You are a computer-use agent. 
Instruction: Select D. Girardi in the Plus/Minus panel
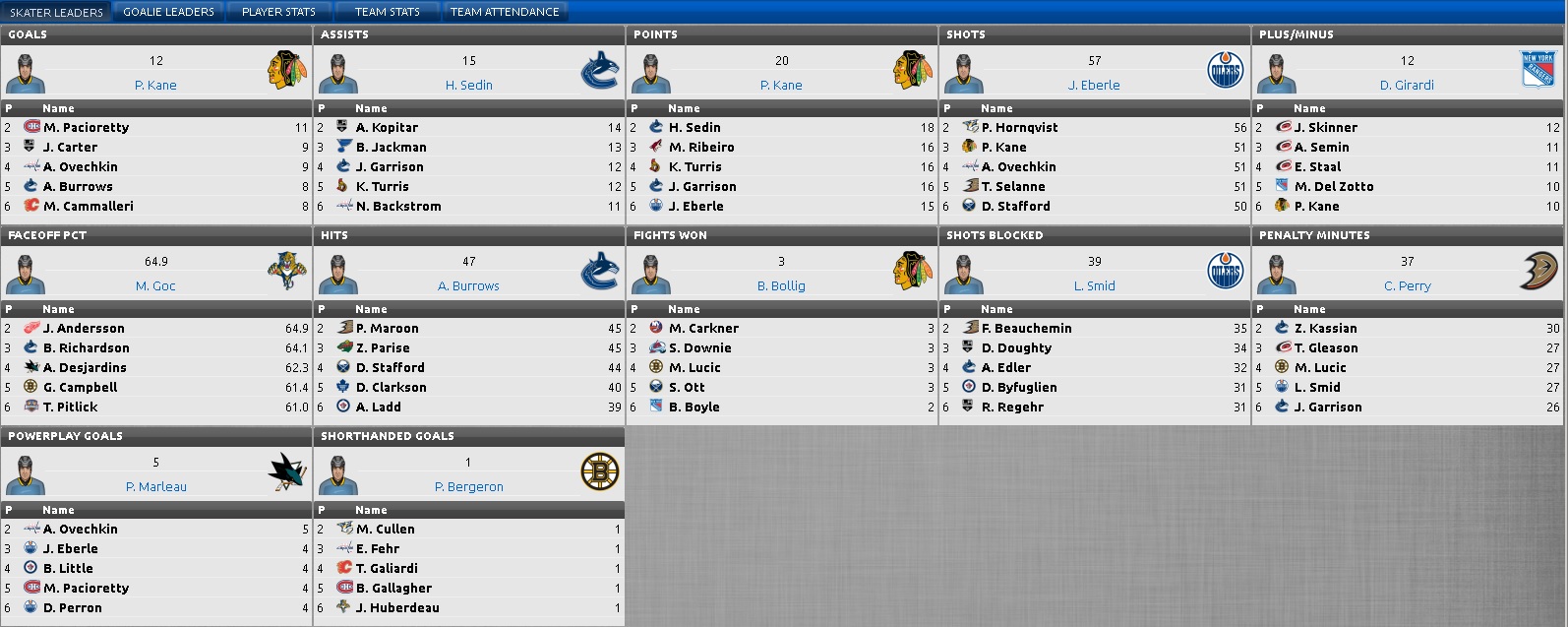coord(1407,86)
